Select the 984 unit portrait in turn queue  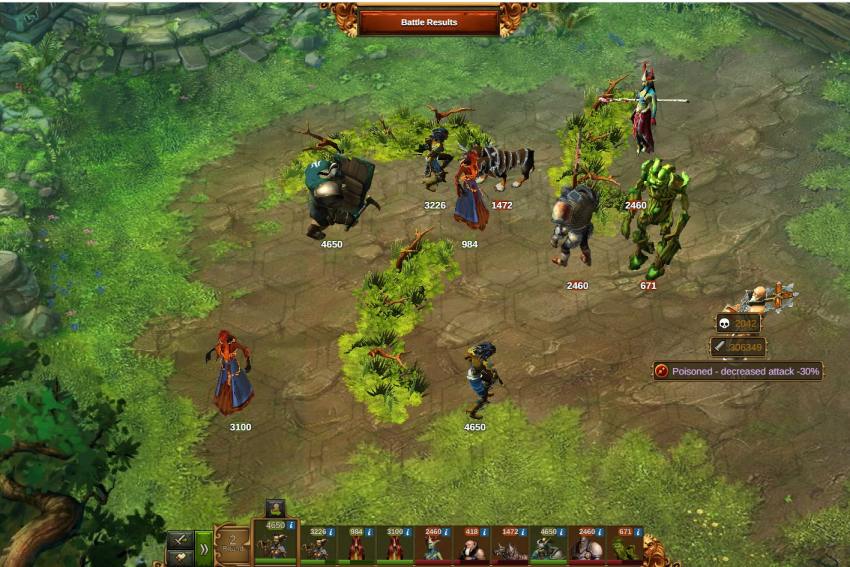(355, 547)
